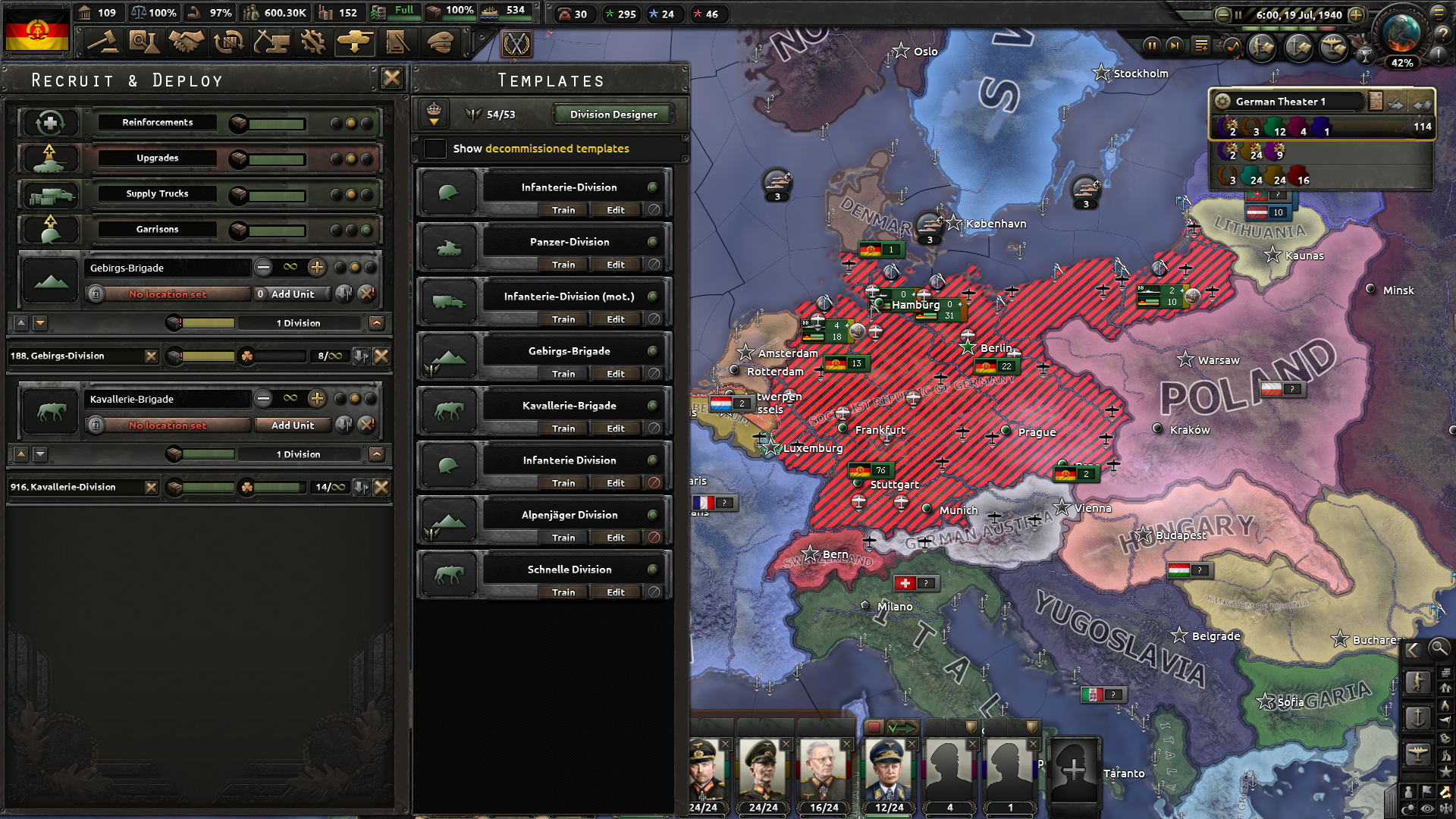This screenshot has width=1456, height=819.
Task: Open the Officer Corps cap icon
Action: [439, 43]
